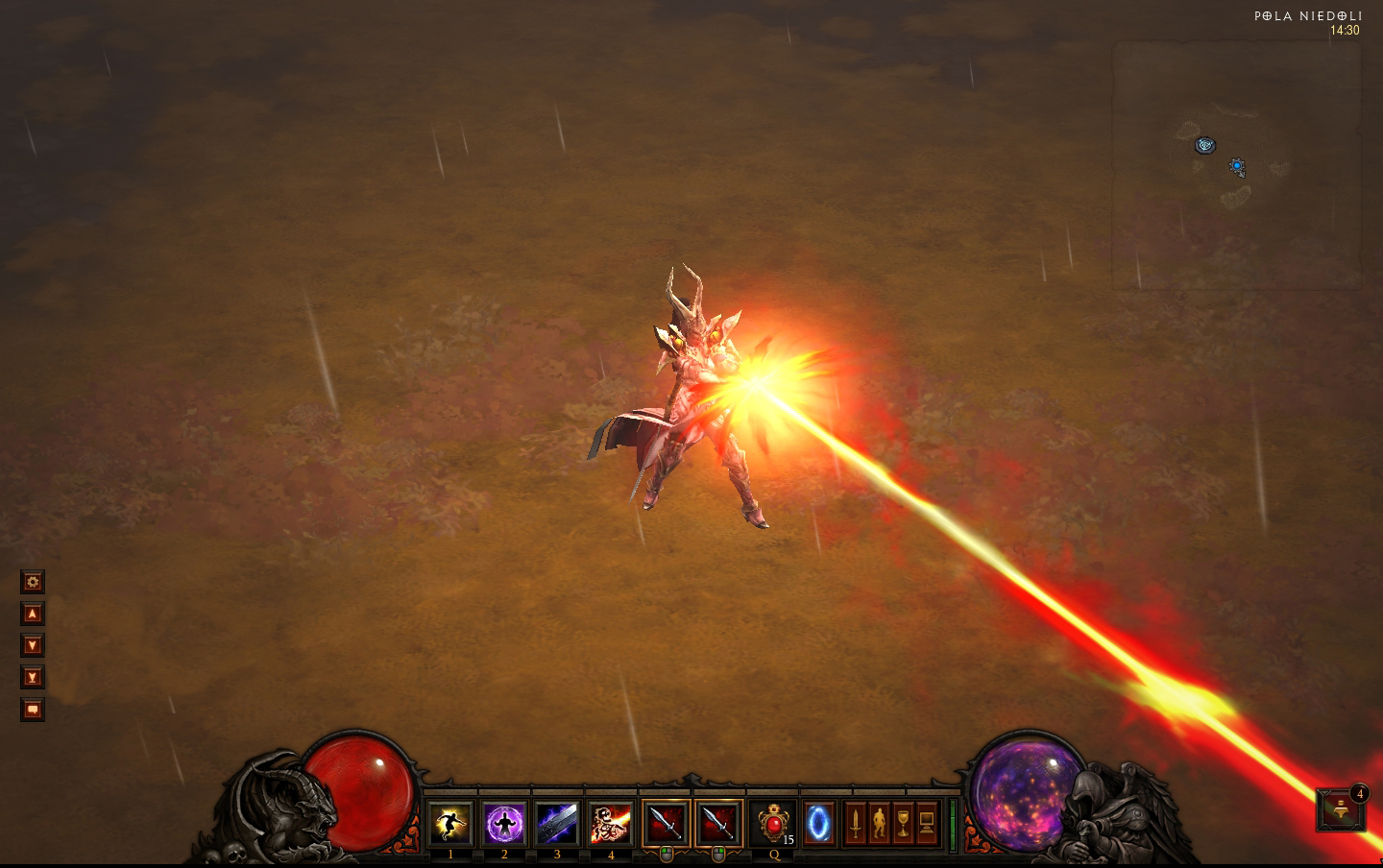The height and width of the screenshot is (868, 1383).
Task: Open the computer monitor game menu button
Action: pyautogui.click(x=927, y=824)
